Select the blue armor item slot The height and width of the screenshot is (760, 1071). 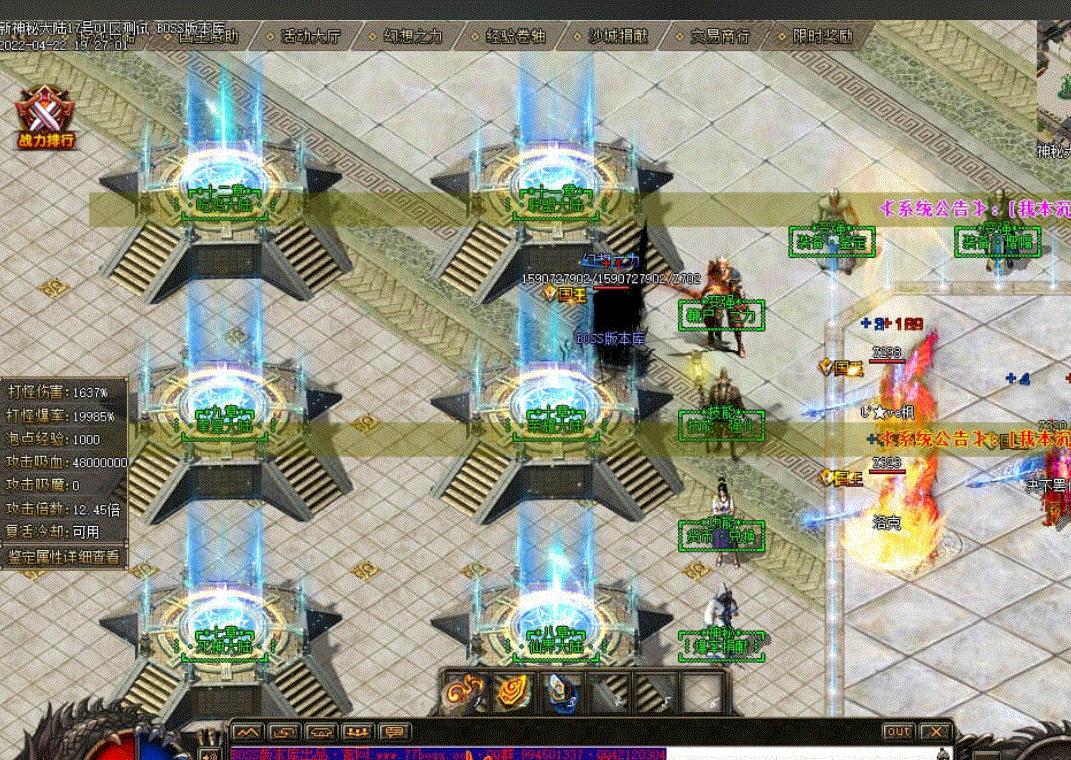[x=563, y=692]
